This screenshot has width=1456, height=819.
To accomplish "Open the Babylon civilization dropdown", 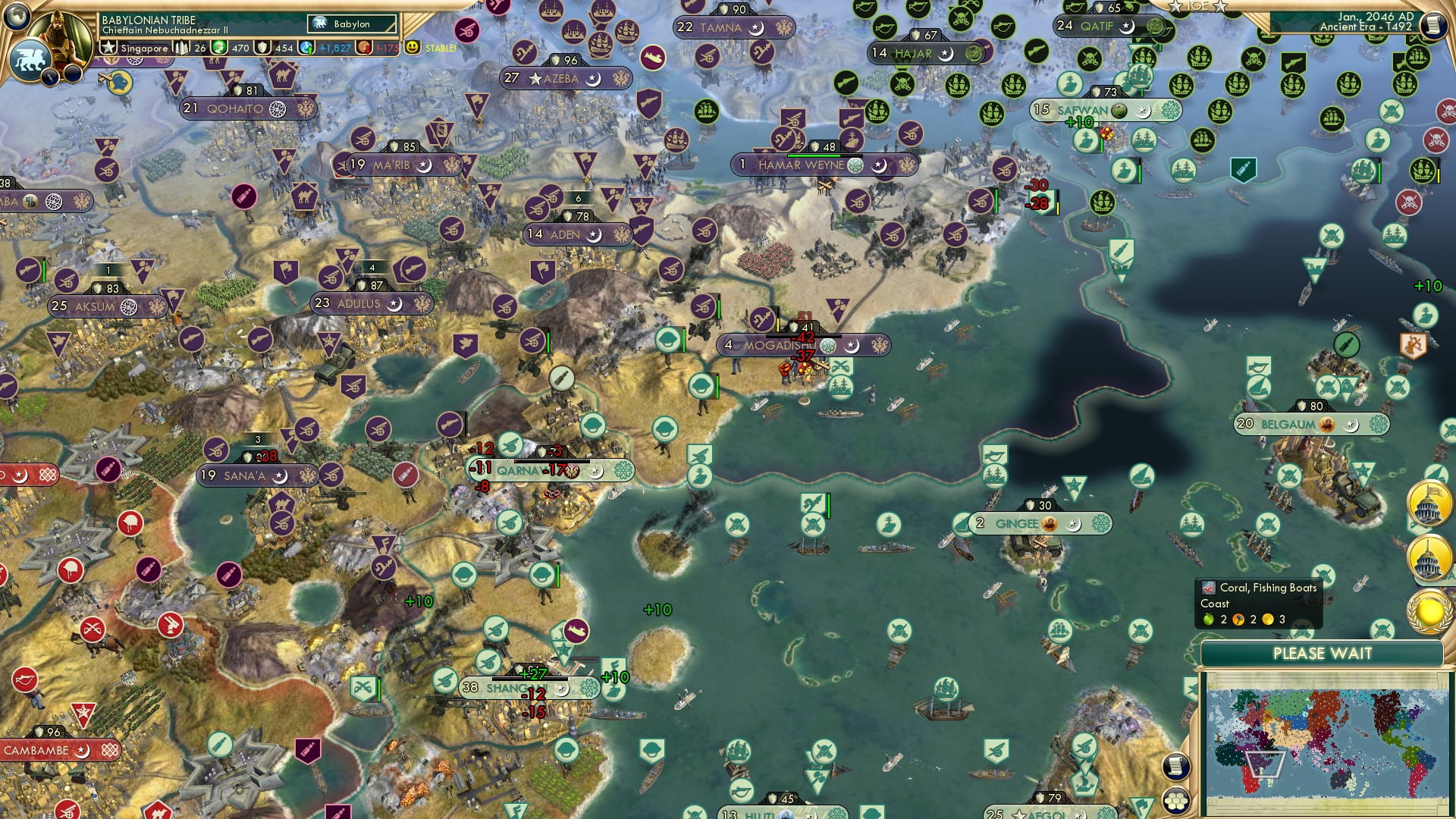I will tap(351, 24).
